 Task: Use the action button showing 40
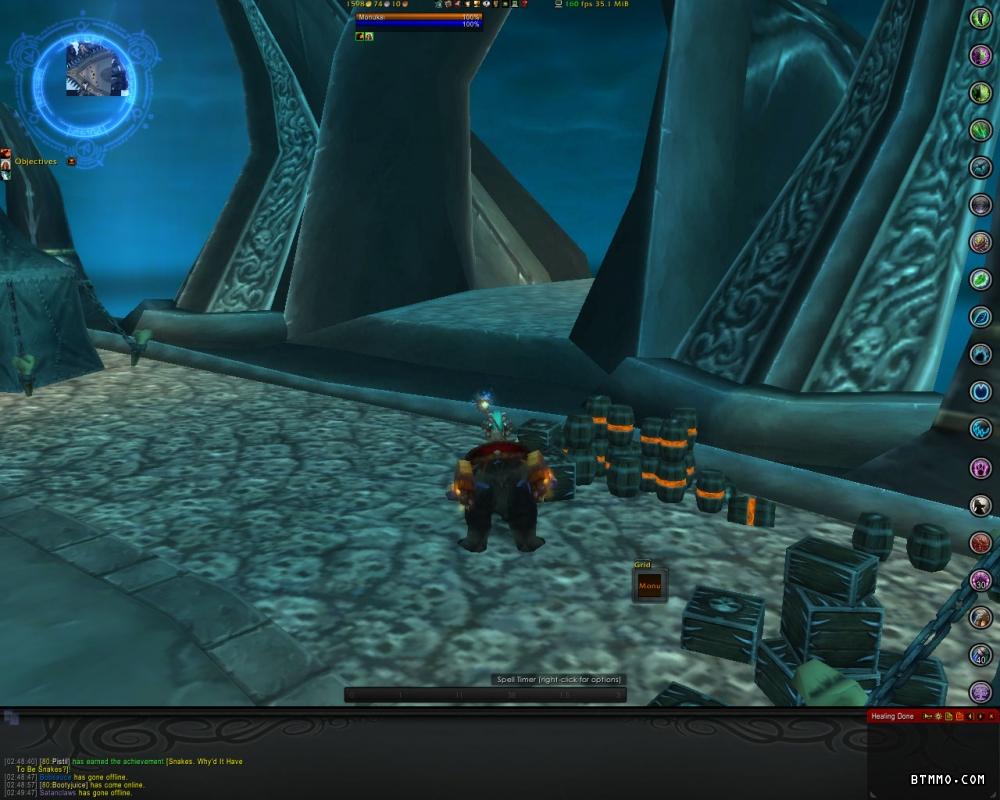tap(980, 655)
